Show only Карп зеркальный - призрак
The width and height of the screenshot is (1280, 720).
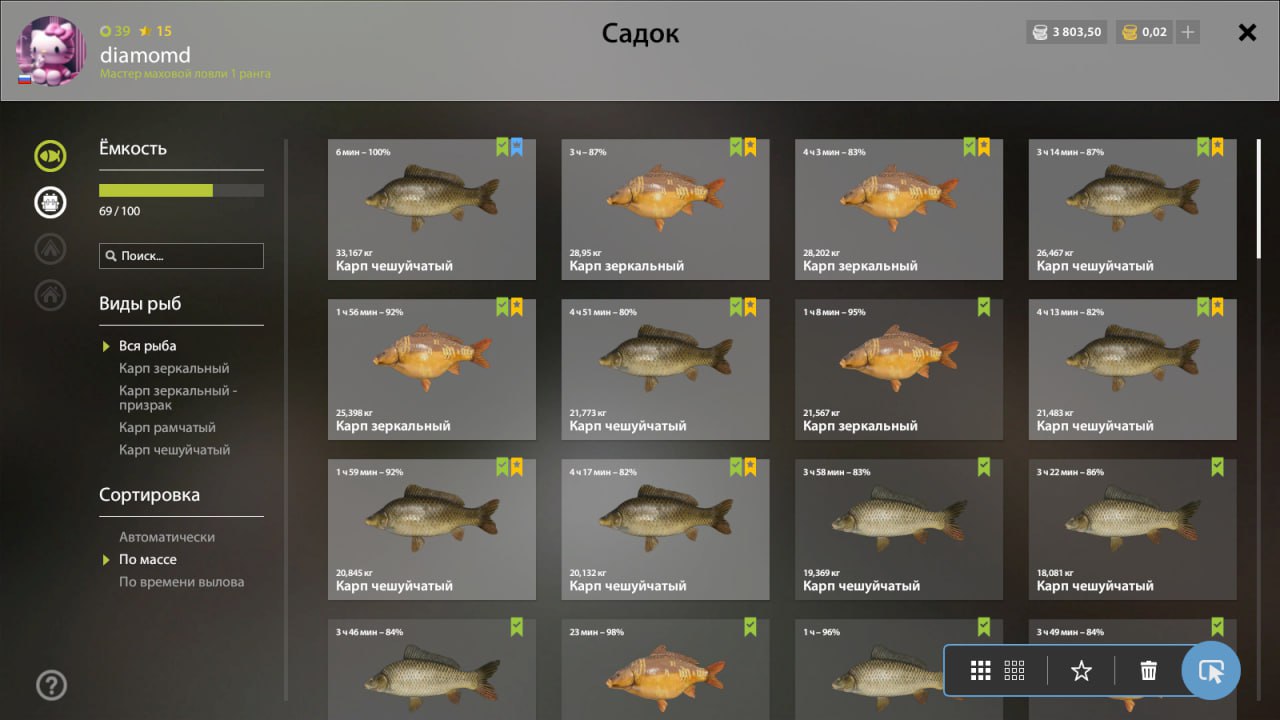[x=178, y=398]
